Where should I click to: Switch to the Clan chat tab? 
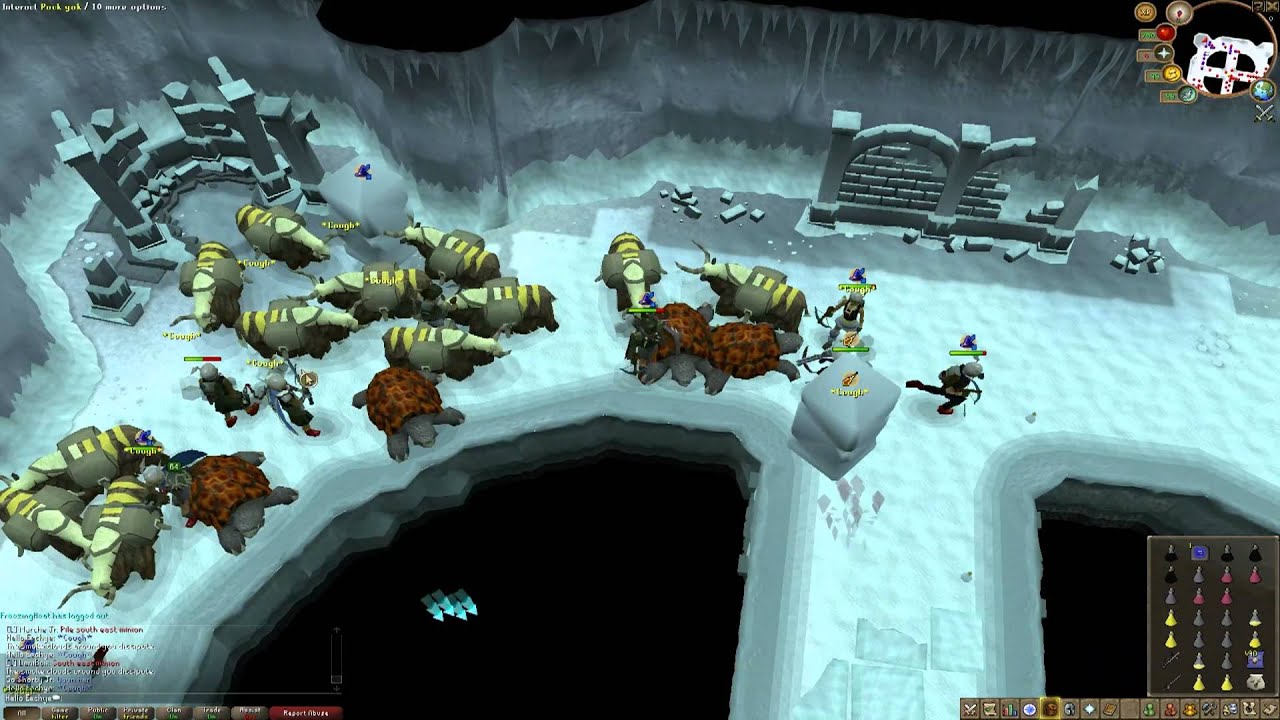(173, 712)
